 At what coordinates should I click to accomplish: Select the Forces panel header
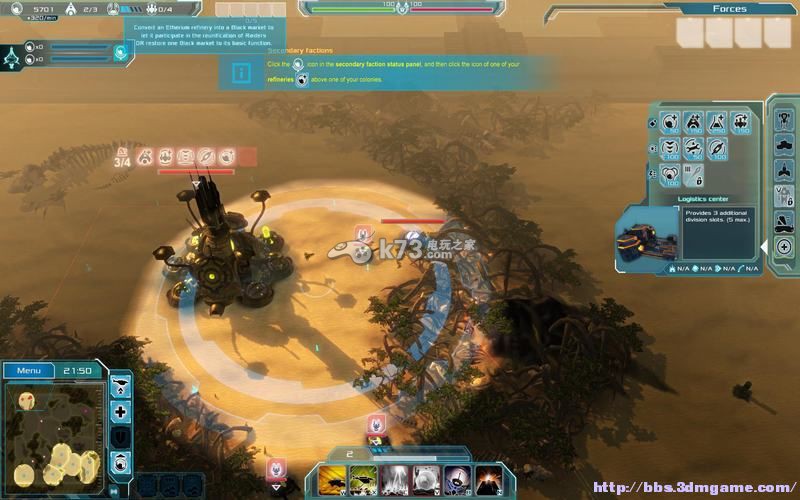click(x=729, y=9)
